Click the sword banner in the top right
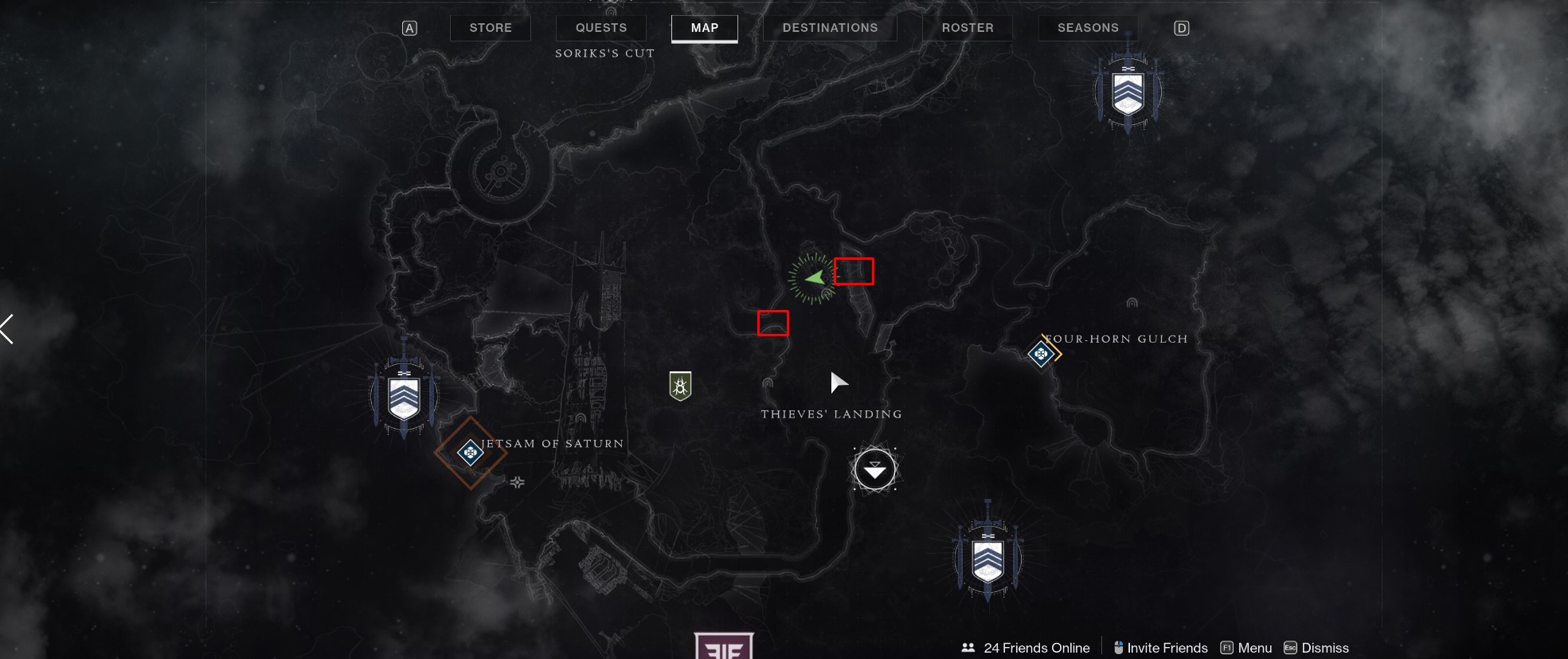The image size is (1568, 659). click(1128, 90)
